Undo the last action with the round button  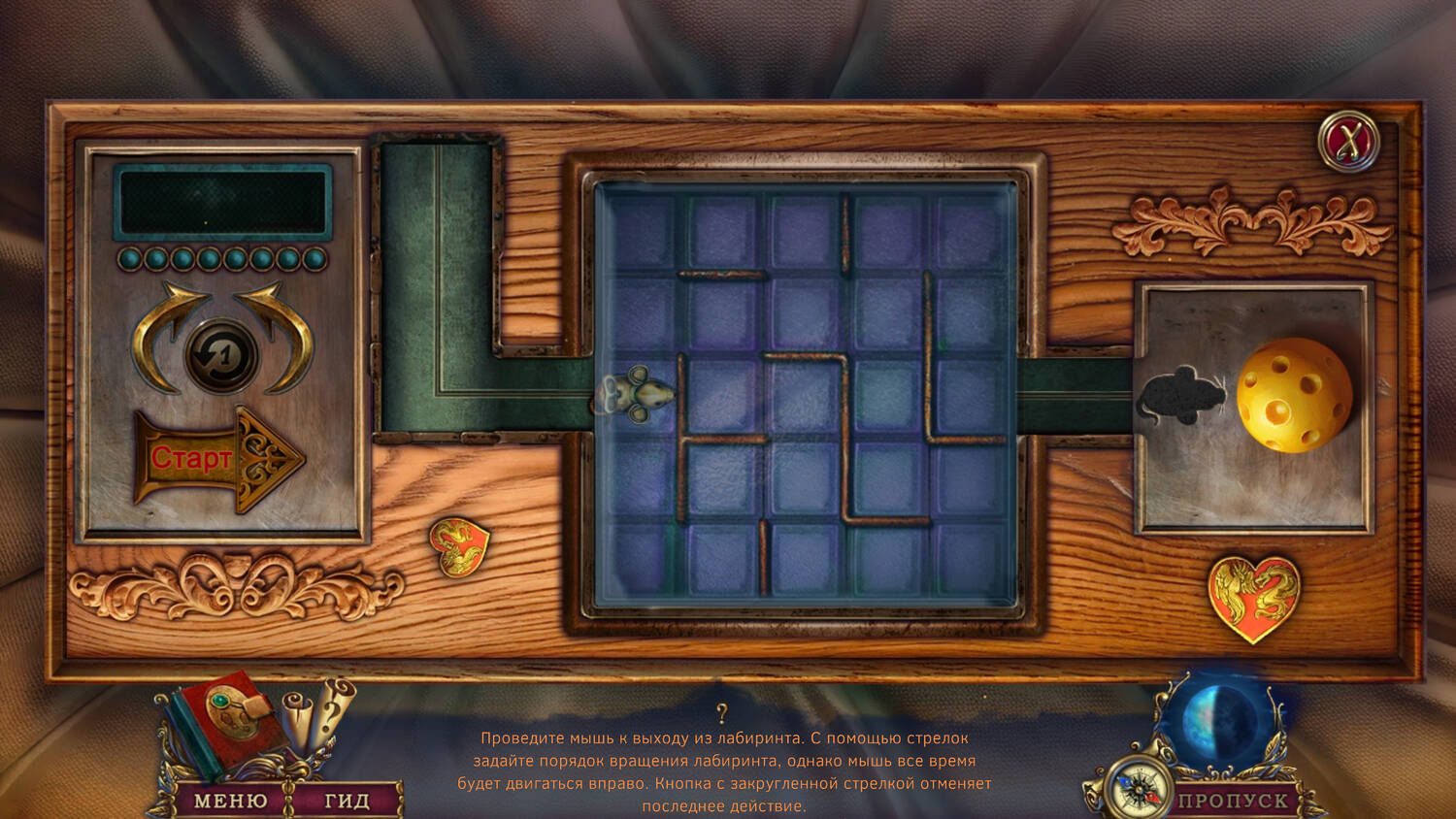pyautogui.click(x=221, y=356)
